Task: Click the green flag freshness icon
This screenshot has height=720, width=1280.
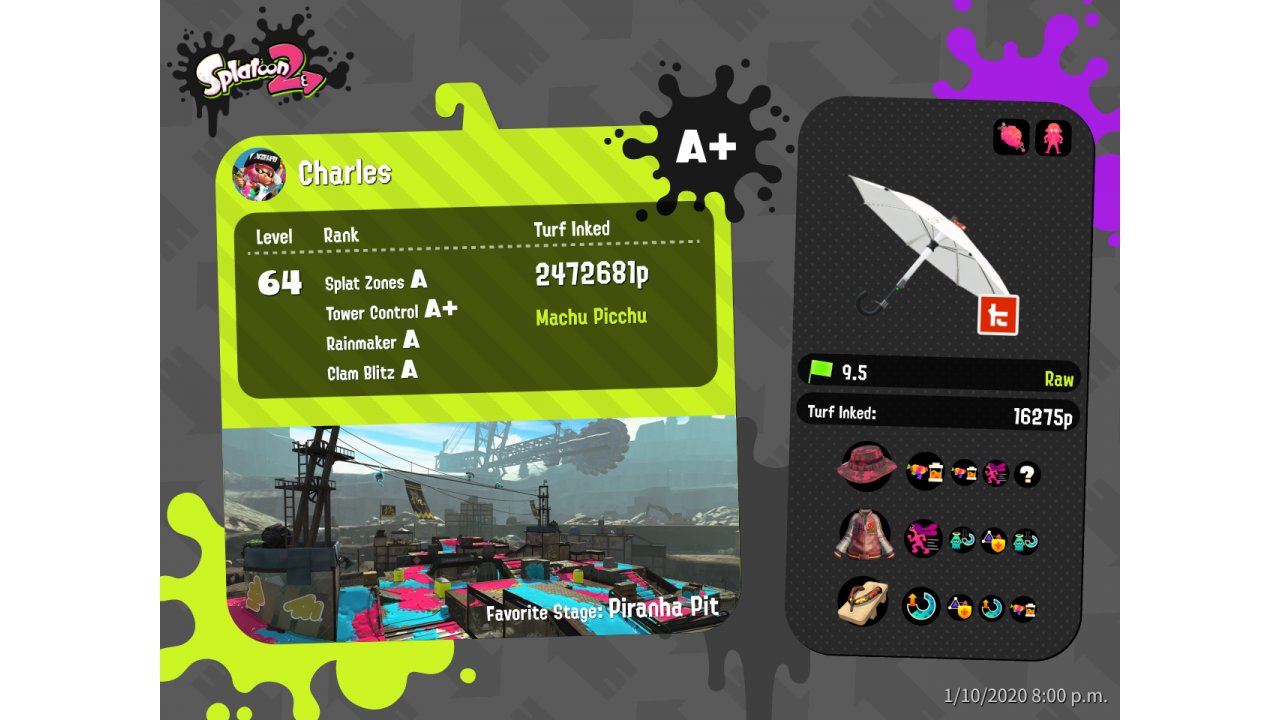Action: (x=822, y=372)
